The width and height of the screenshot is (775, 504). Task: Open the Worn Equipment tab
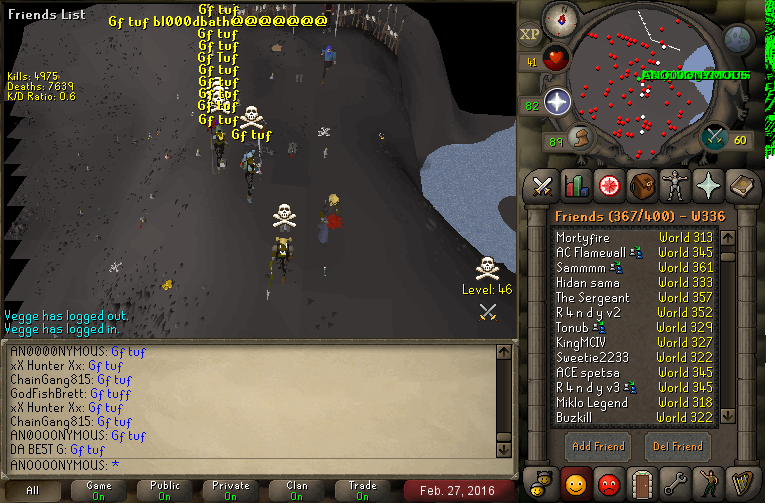tap(674, 185)
